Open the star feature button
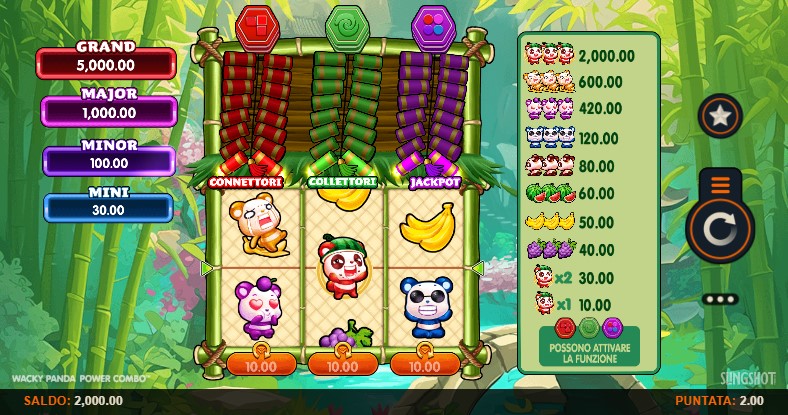This screenshot has width=788, height=415. click(719, 116)
